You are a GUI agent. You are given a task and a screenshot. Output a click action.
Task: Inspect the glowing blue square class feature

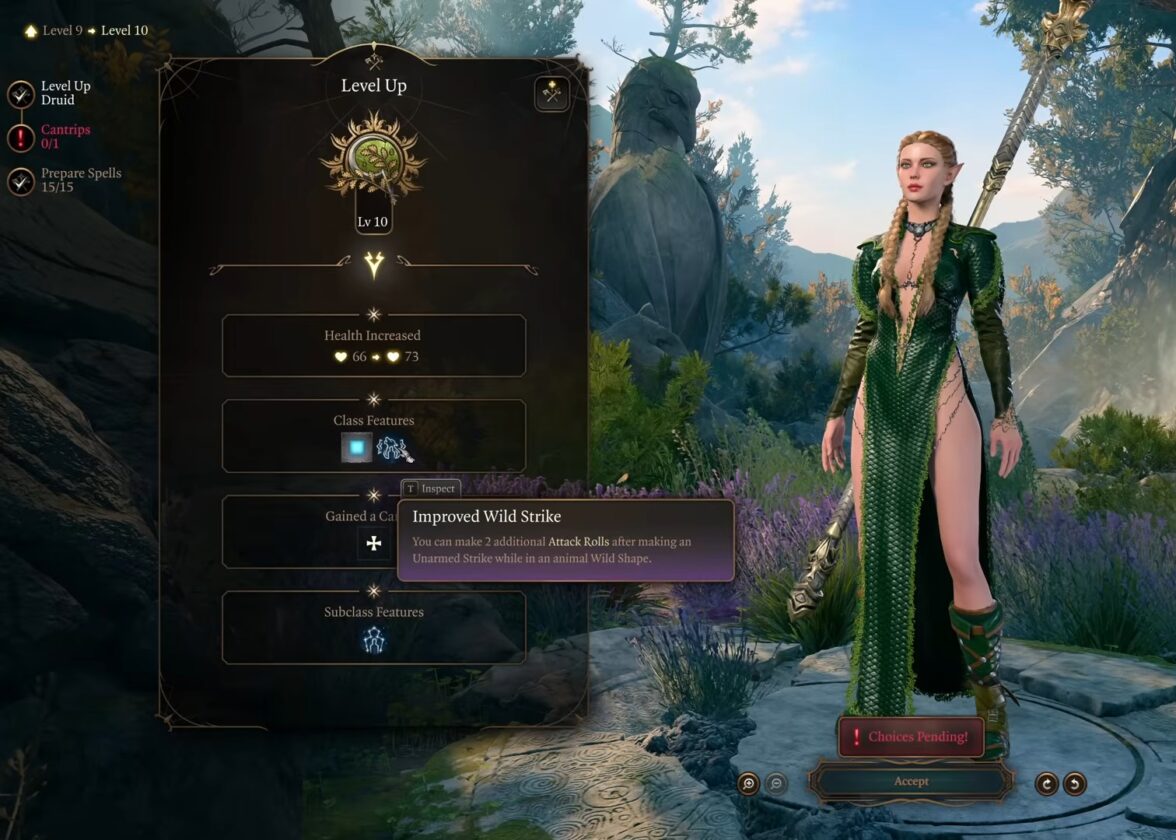(x=357, y=449)
